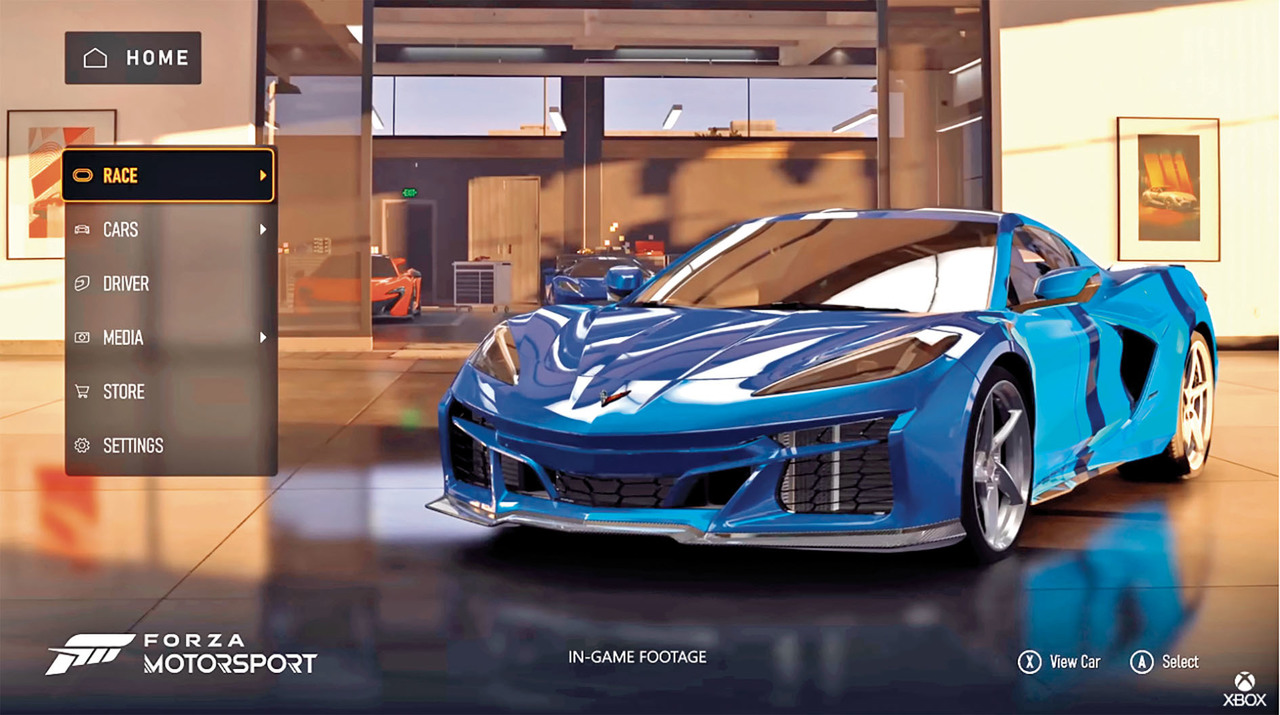
Task: Open the Media submenu
Action: coord(167,338)
